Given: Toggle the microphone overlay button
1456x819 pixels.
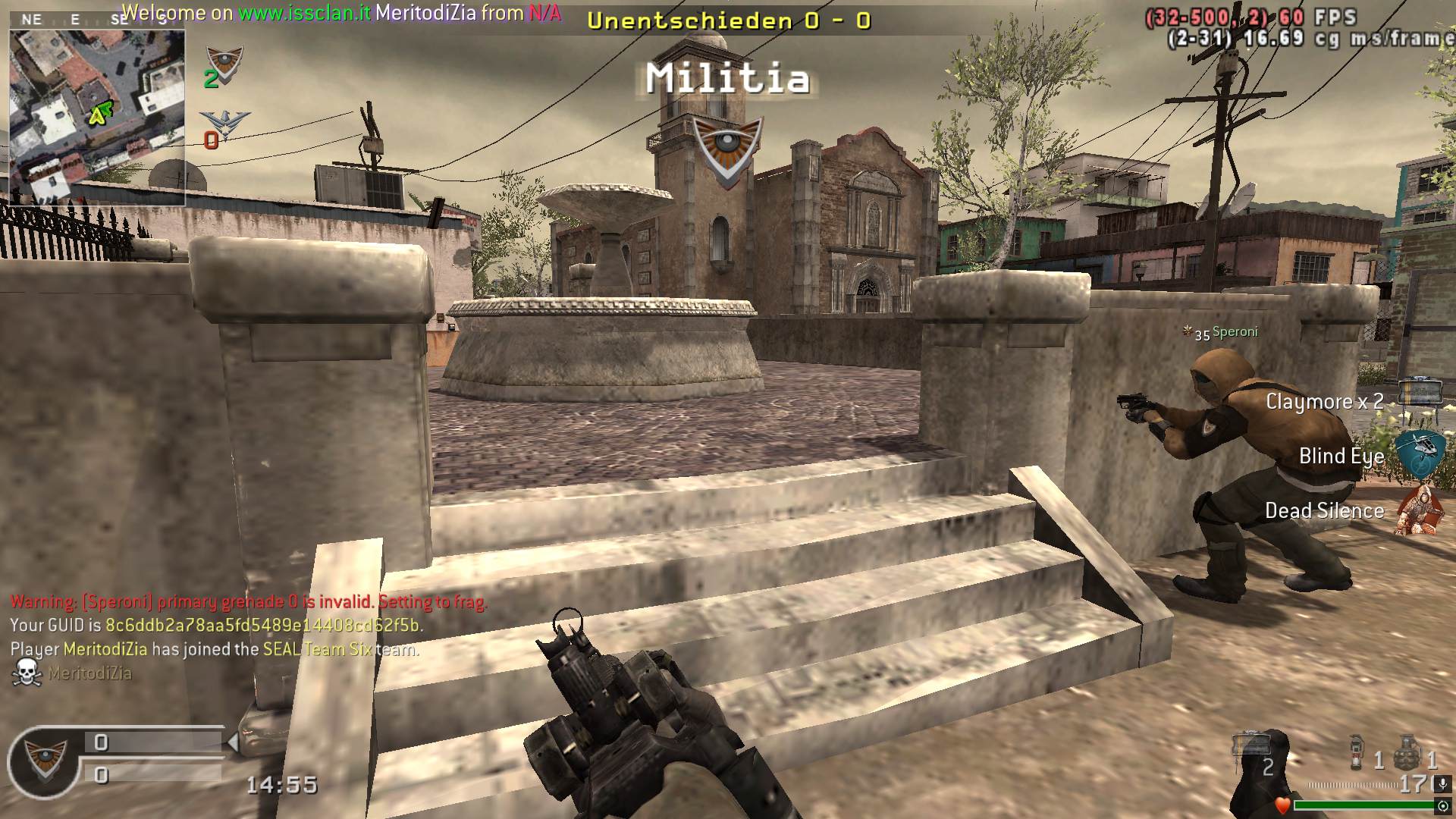Looking at the screenshot, I should tap(1443, 784).
